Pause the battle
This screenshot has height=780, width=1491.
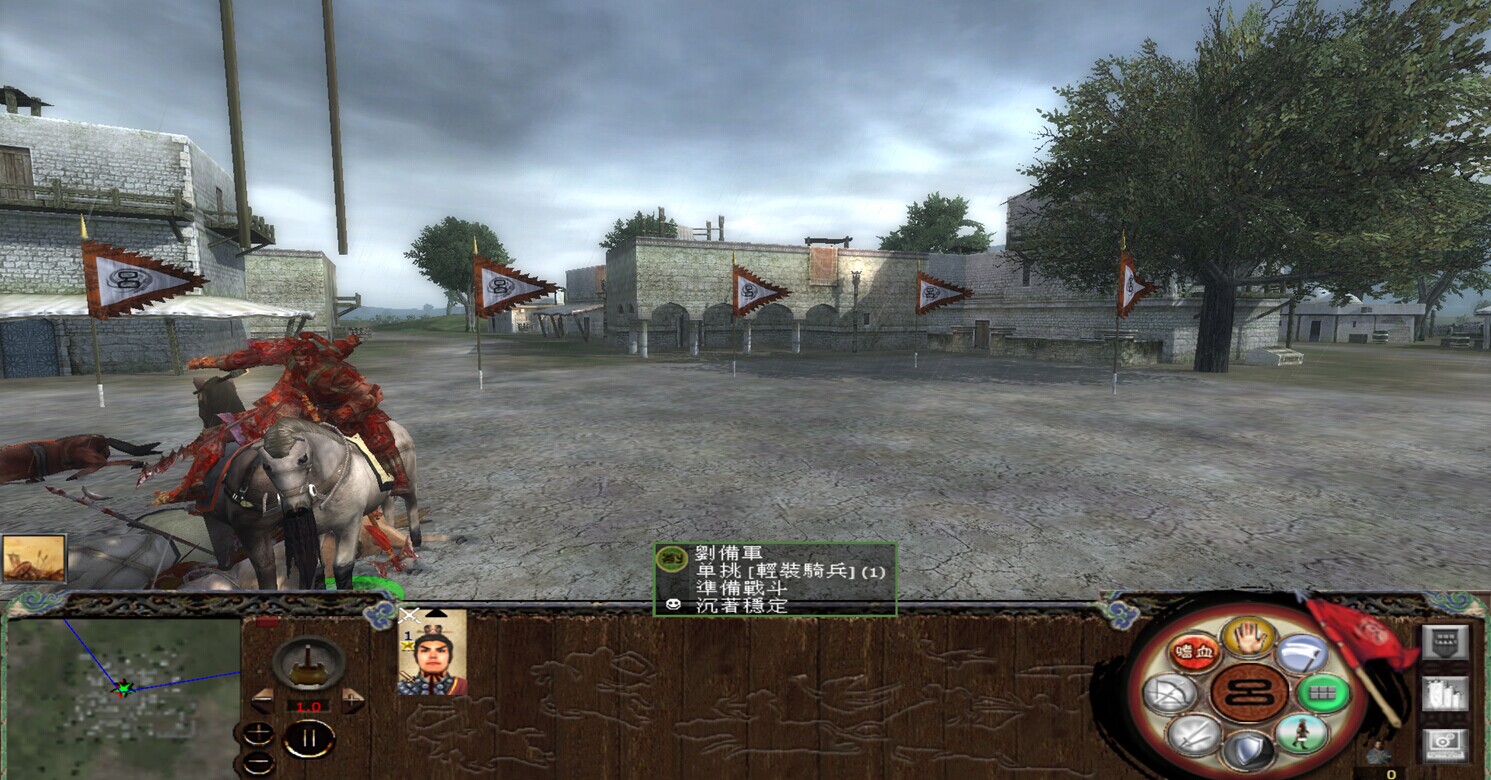click(309, 739)
